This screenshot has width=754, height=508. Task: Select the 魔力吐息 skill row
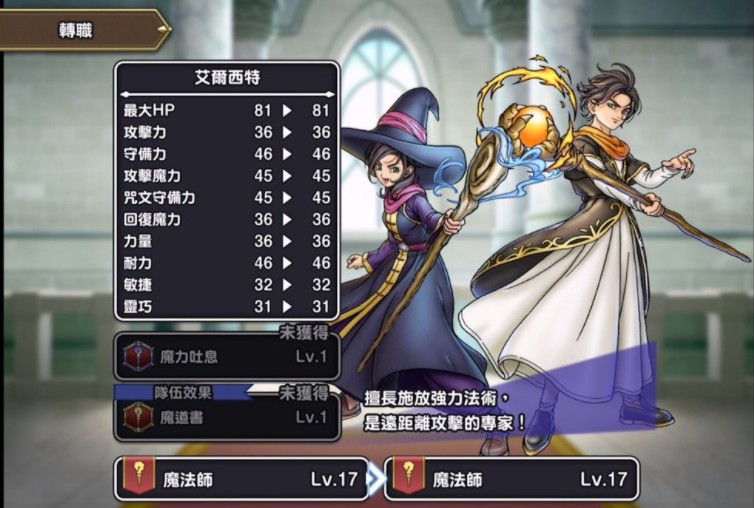tap(227, 355)
